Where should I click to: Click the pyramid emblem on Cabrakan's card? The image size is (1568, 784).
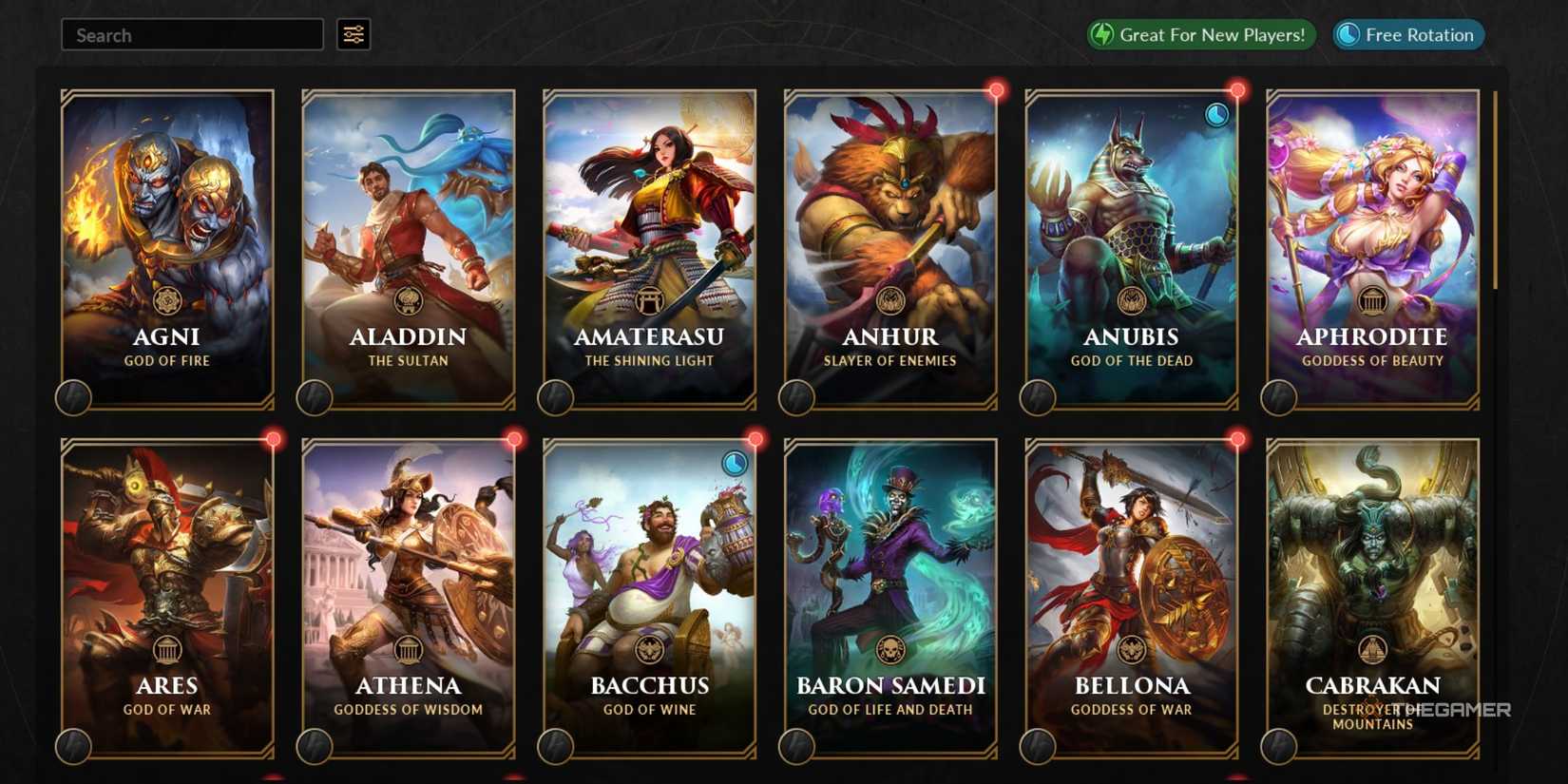[1371, 651]
